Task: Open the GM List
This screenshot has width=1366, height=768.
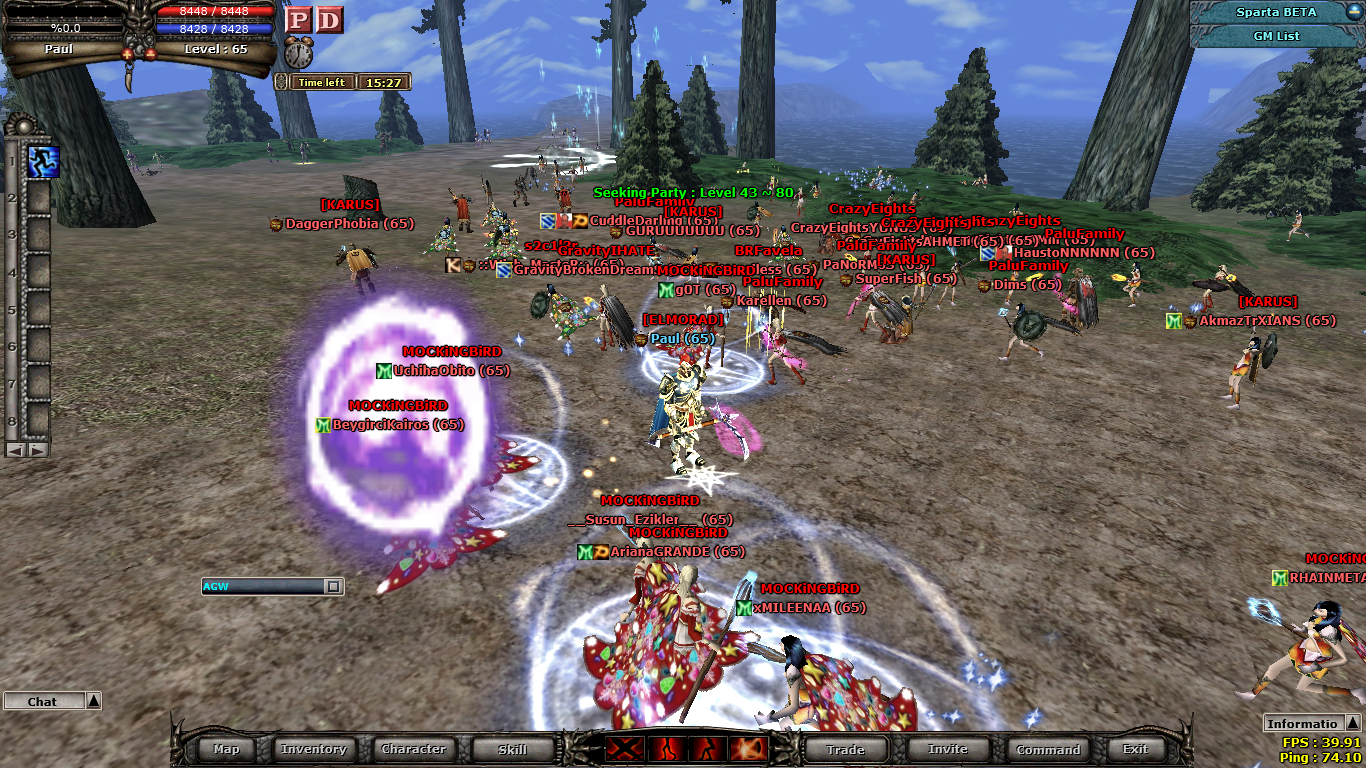Action: pyautogui.click(x=1276, y=36)
